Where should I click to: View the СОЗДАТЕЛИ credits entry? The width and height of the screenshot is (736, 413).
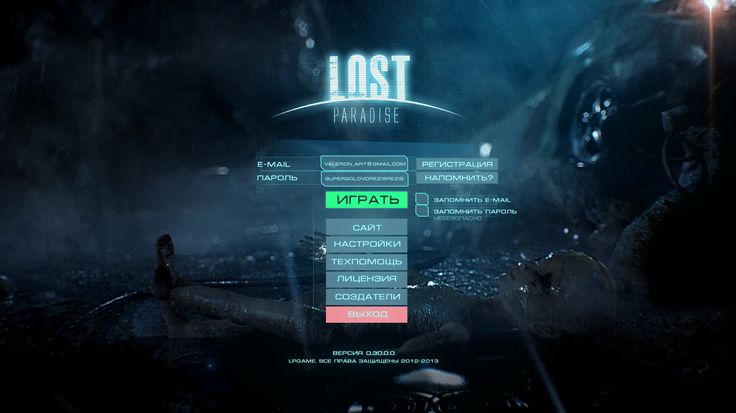click(367, 297)
